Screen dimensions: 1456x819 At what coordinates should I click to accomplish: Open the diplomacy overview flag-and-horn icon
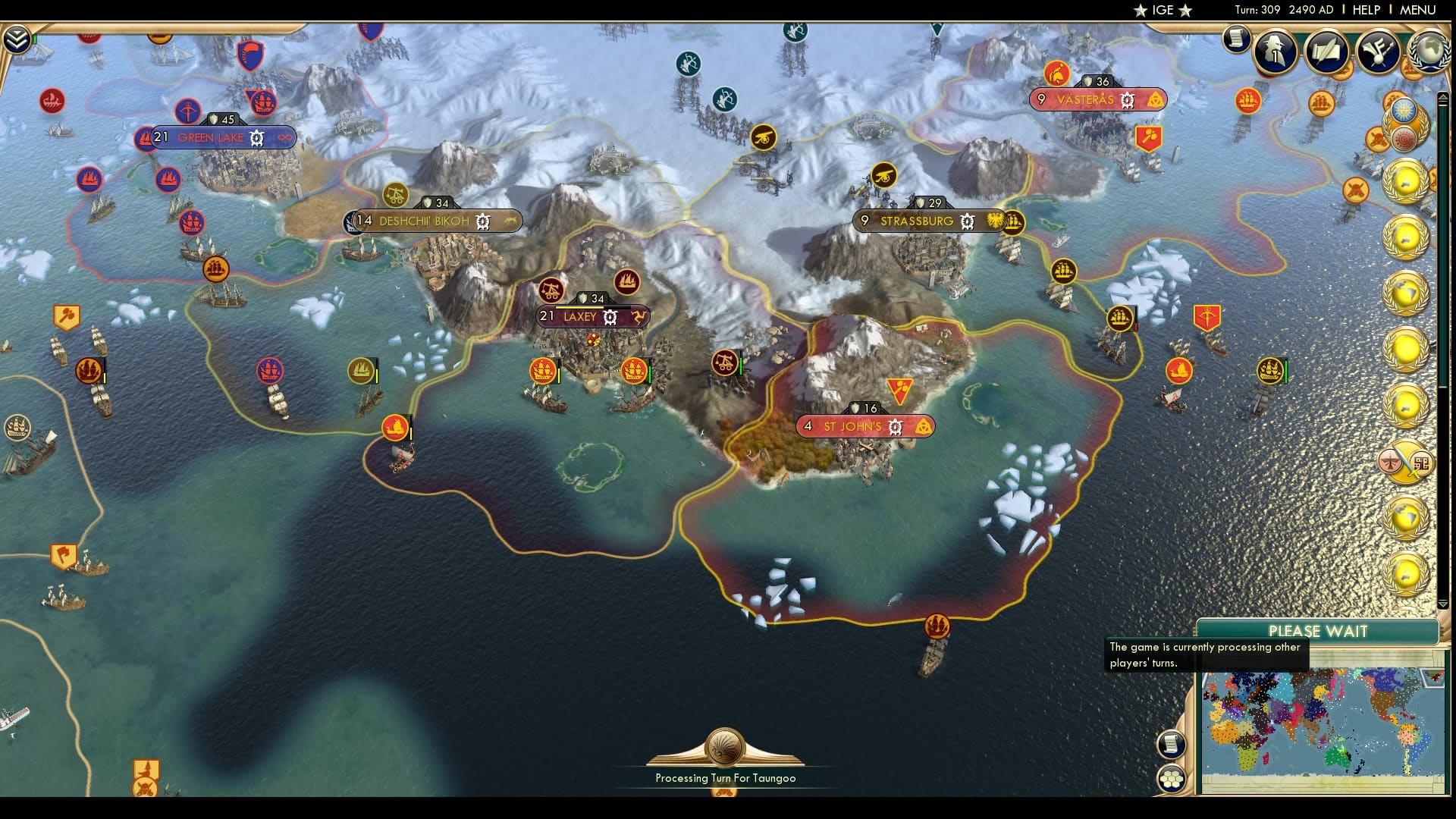coord(1378,51)
